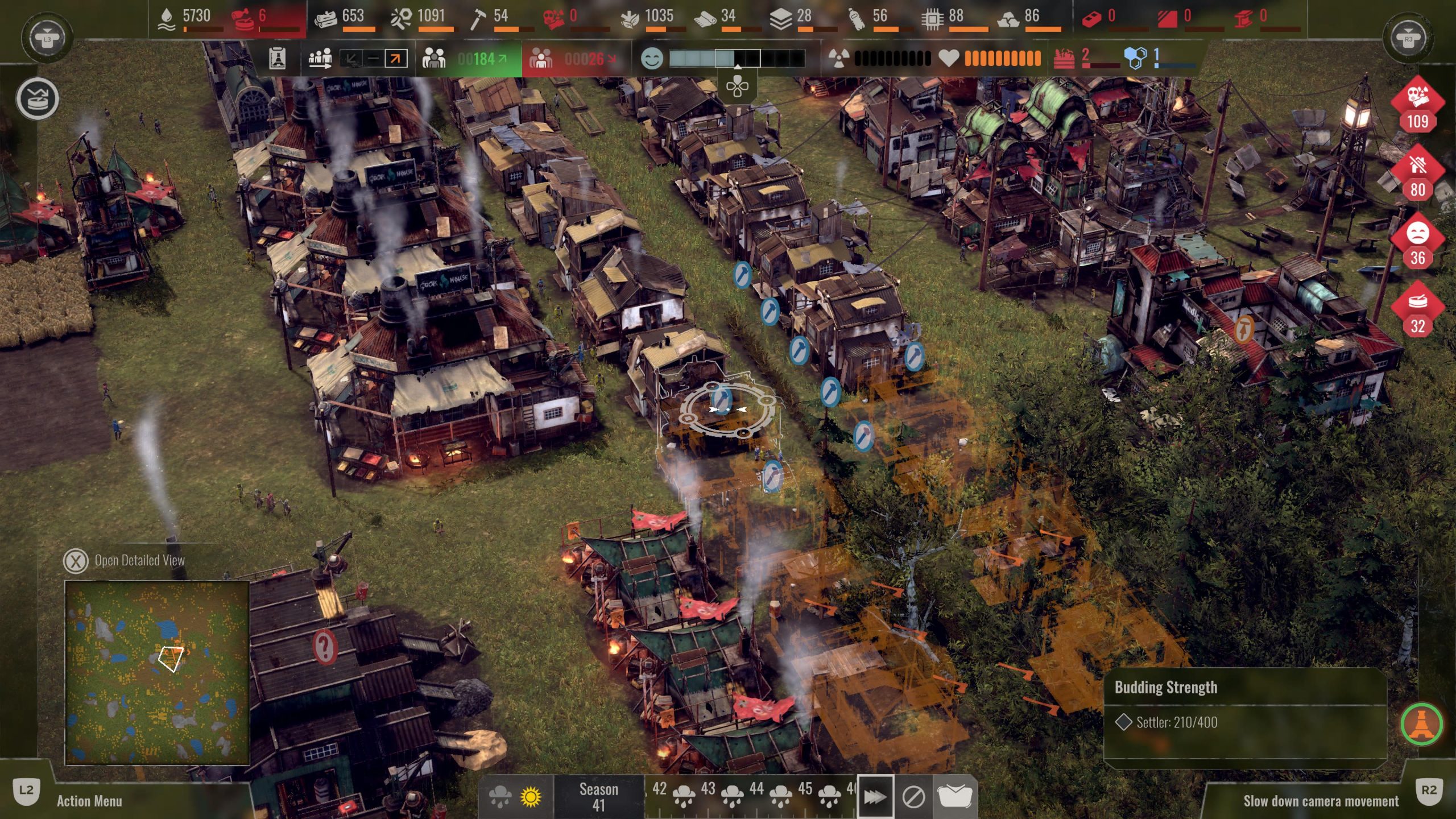Open the messages envelope in the bottom bar
This screenshot has width=1456, height=819.
(x=955, y=796)
